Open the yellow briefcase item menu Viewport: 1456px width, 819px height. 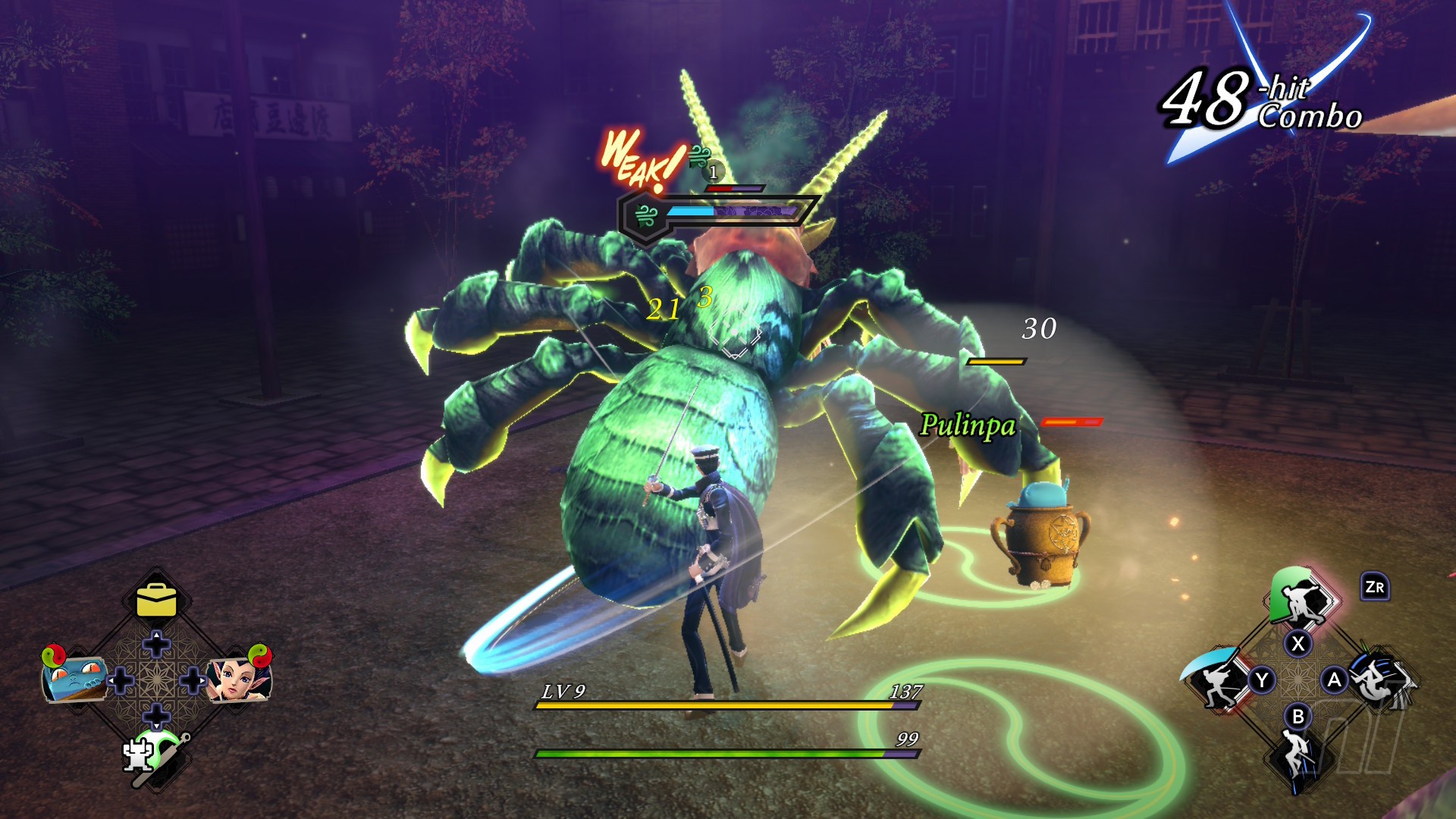[x=156, y=601]
